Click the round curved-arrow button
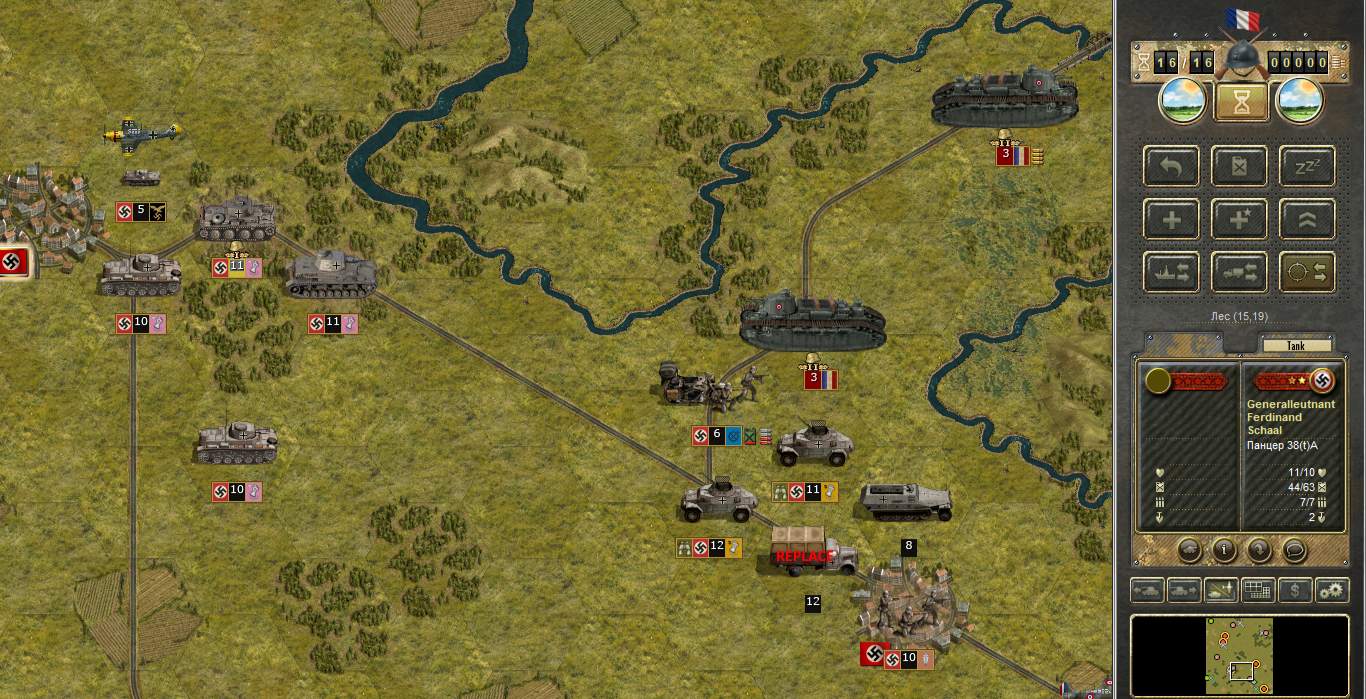The image size is (1366, 699). 1259,548
